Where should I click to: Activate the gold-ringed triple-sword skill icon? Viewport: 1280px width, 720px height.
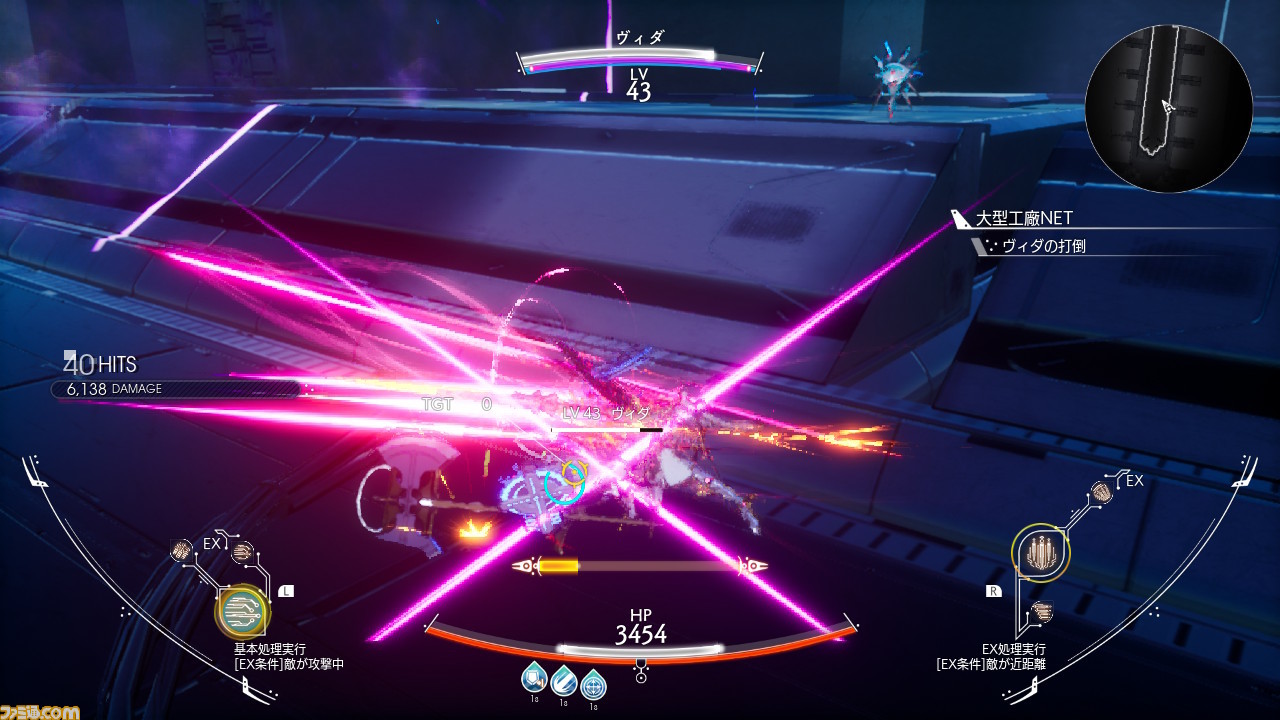tap(1041, 551)
